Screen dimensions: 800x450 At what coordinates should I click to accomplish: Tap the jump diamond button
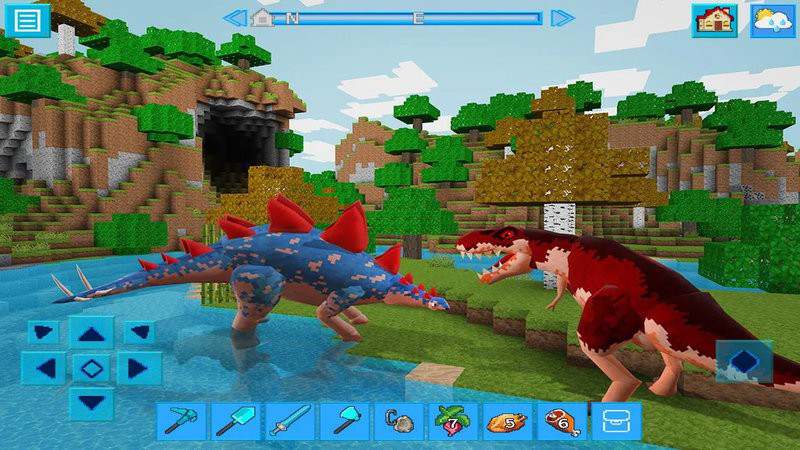744,361
